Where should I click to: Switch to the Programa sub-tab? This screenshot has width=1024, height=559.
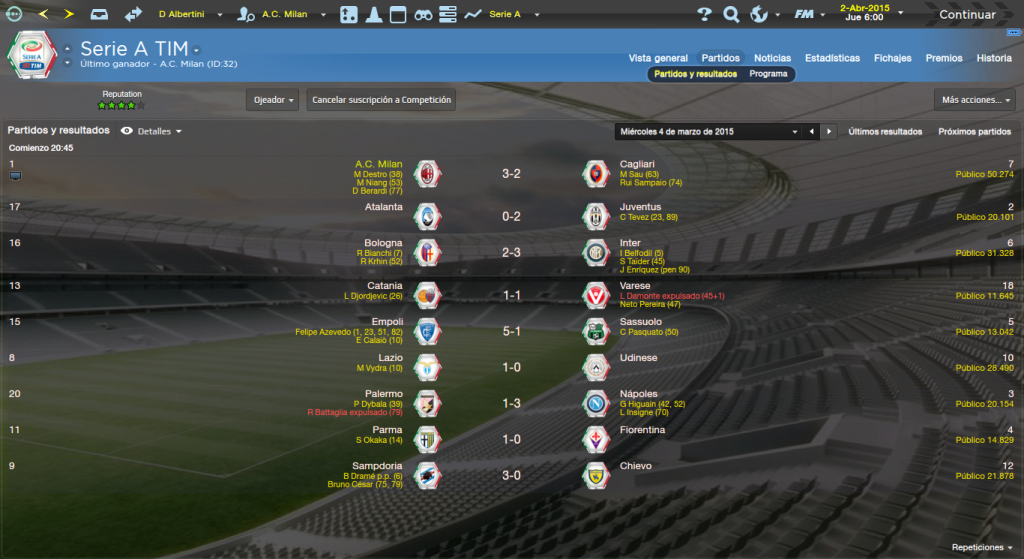click(768, 74)
